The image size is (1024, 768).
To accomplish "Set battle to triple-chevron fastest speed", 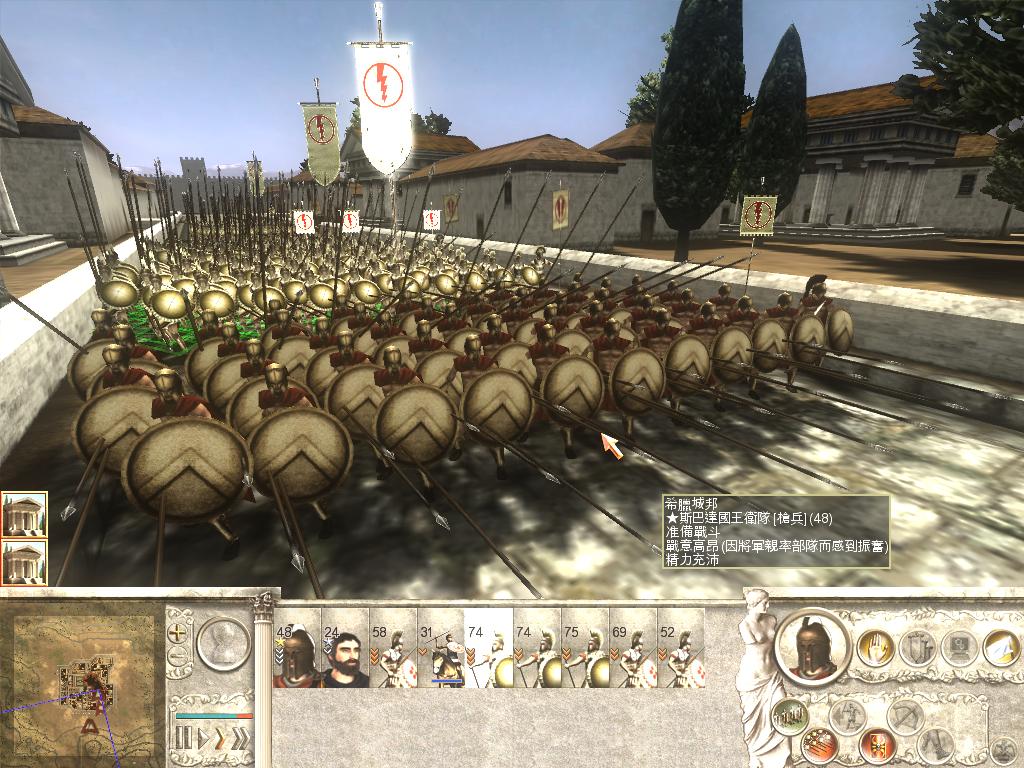I will pos(240,740).
